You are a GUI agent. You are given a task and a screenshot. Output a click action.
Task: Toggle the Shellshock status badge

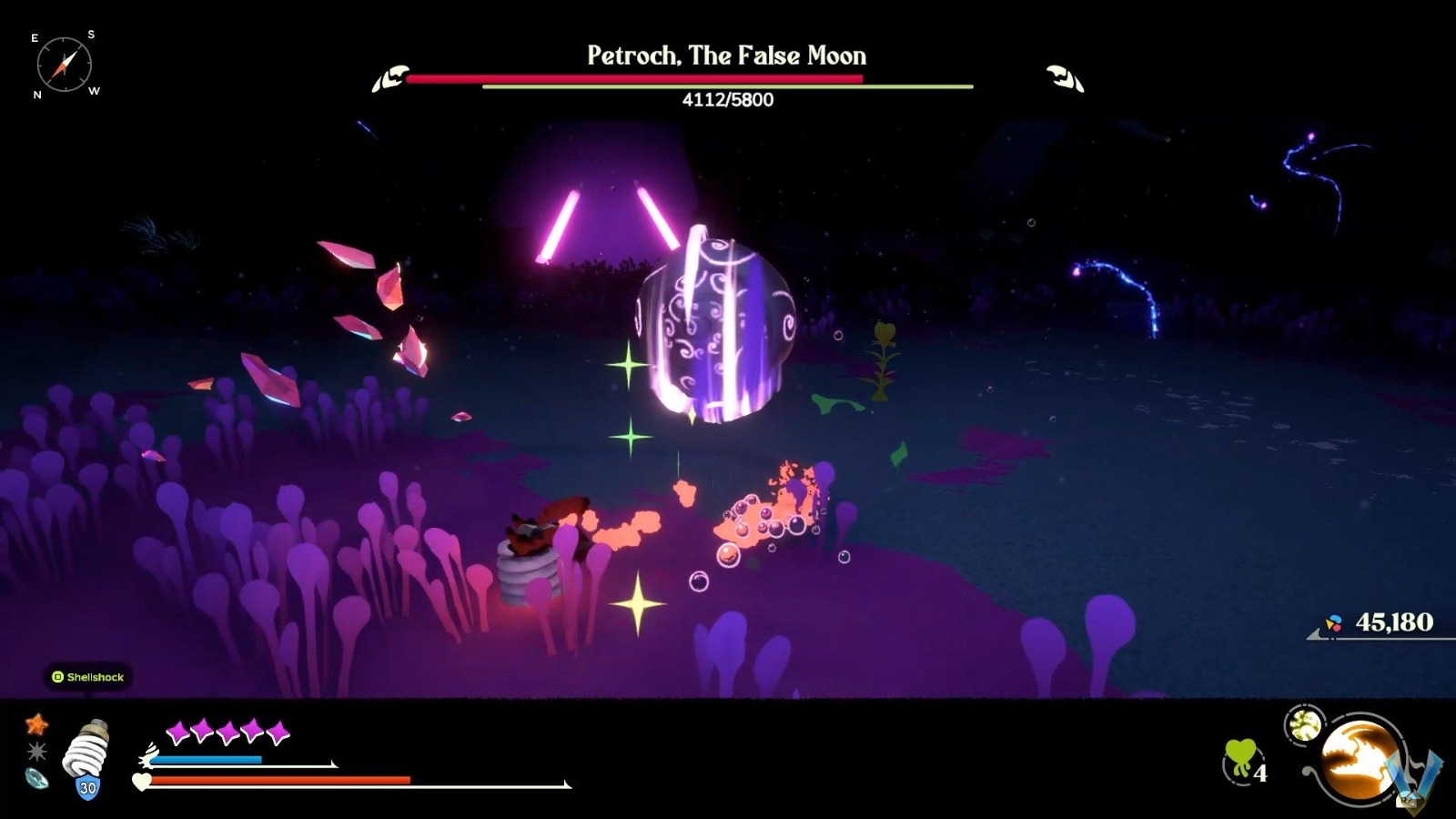89,677
